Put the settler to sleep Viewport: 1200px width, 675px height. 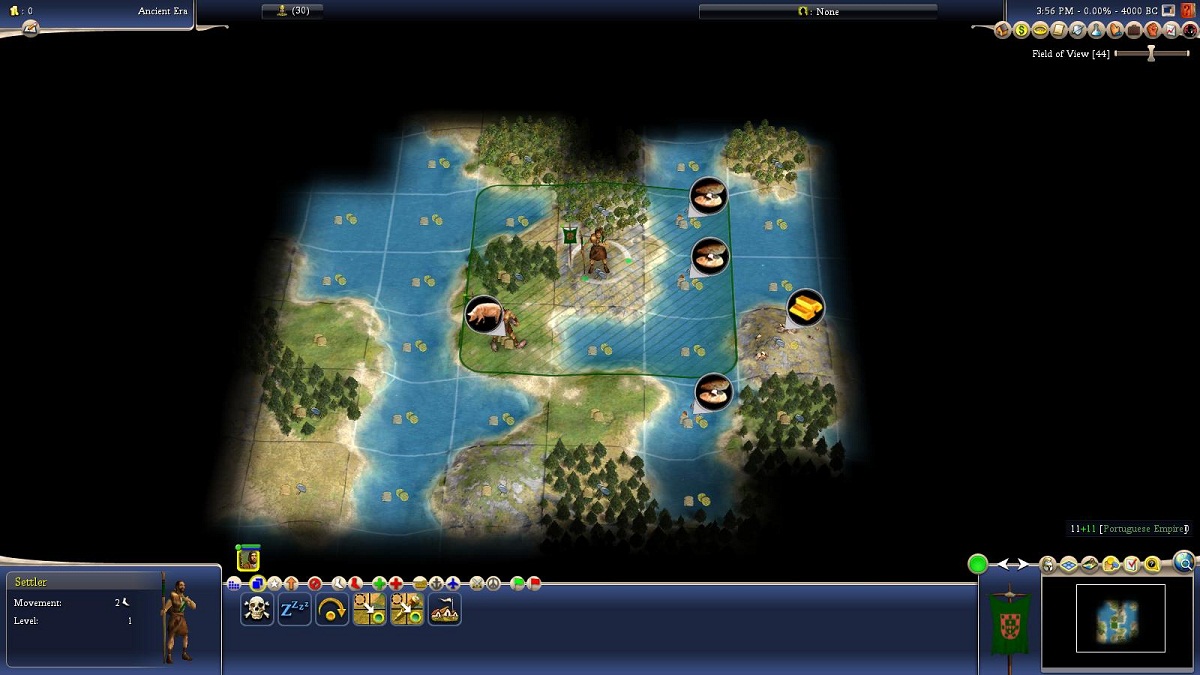[x=294, y=609]
